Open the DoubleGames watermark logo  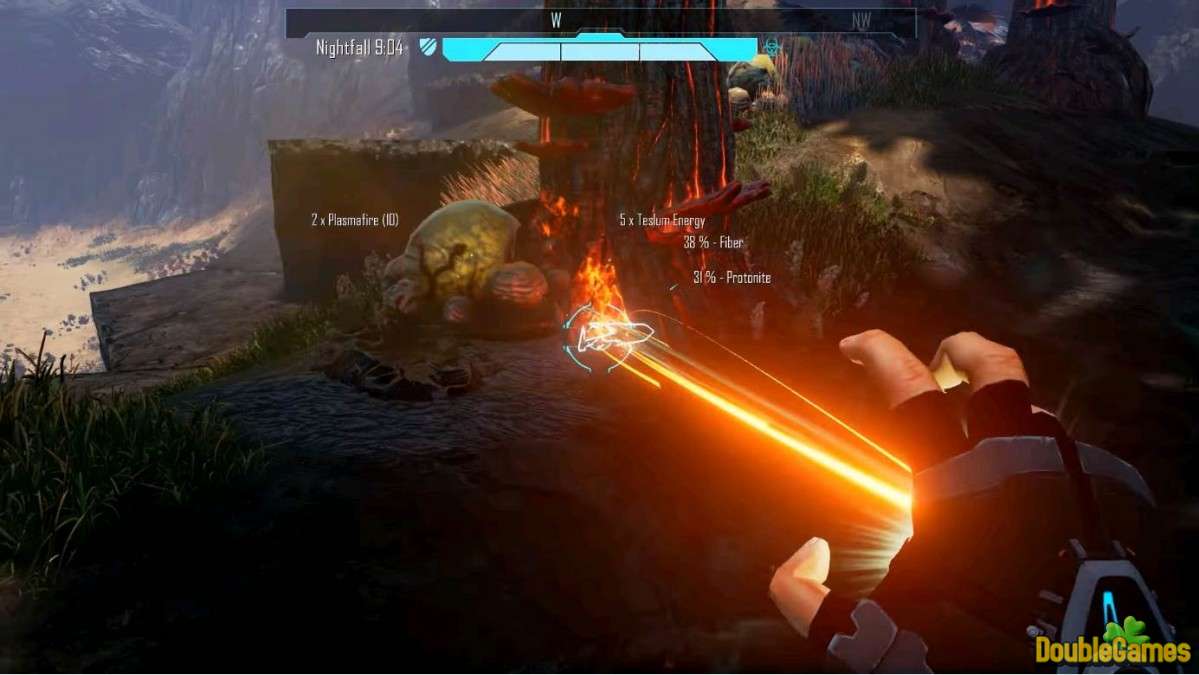tap(1112, 643)
